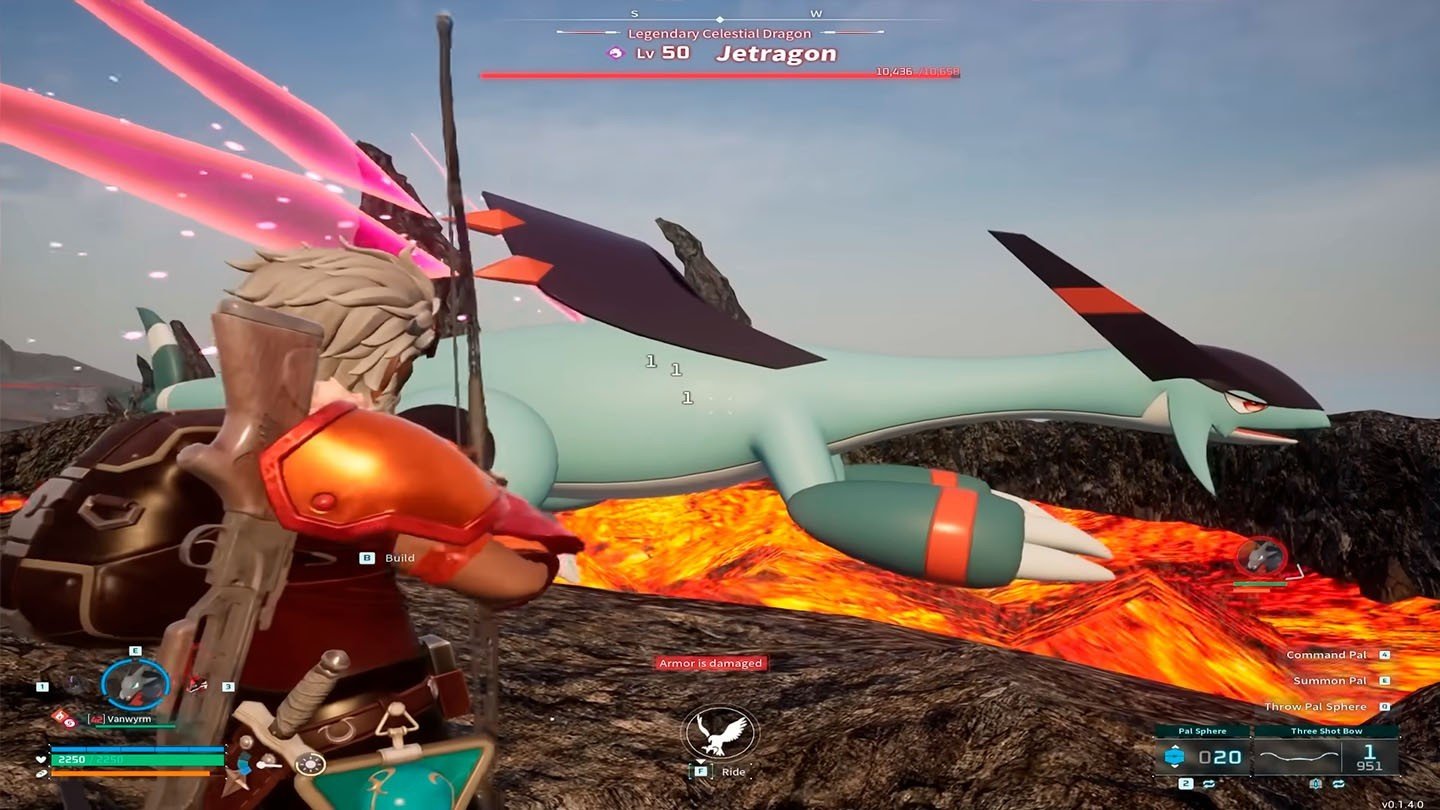Viewport: 1440px width, 810px height.
Task: Choose the Command Pal action
Action: pyautogui.click(x=1326, y=655)
